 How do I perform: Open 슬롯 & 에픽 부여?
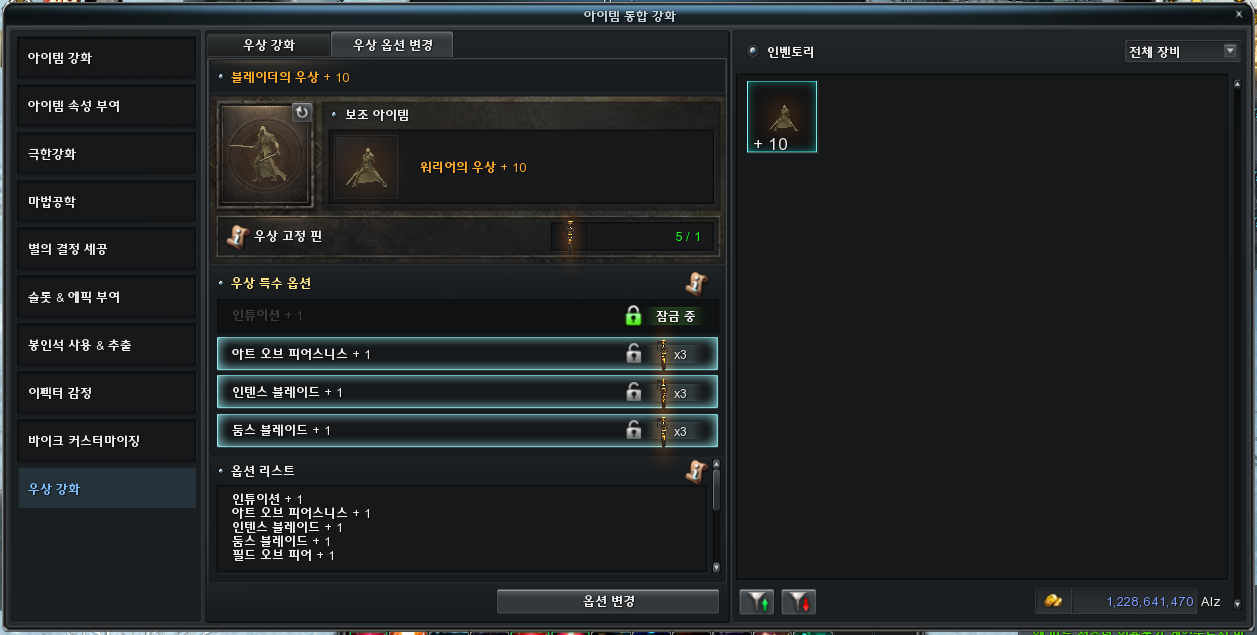click(x=106, y=297)
